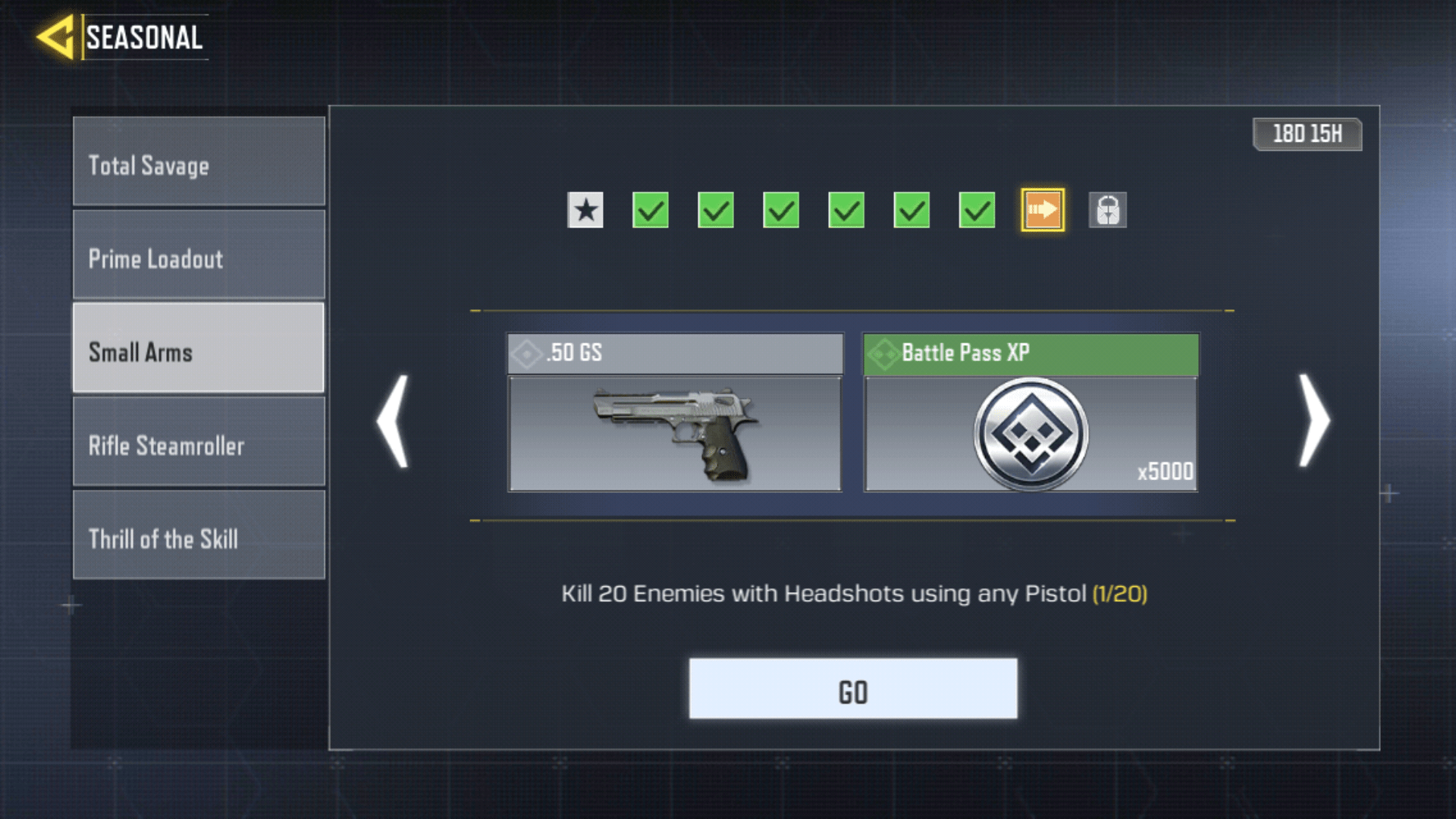The width and height of the screenshot is (1456, 819).
Task: Click the locked final milestone padlock
Action: (1107, 212)
